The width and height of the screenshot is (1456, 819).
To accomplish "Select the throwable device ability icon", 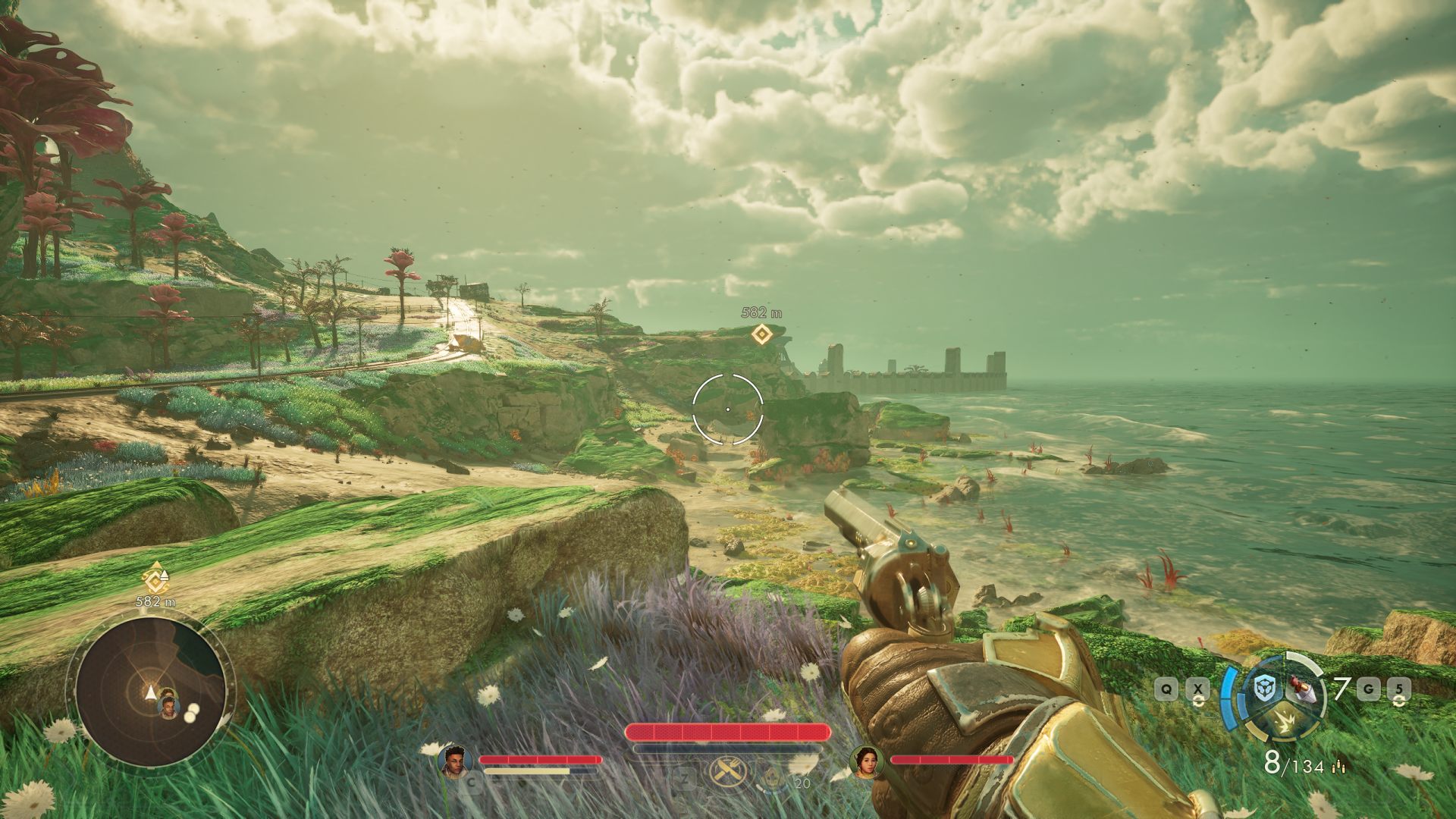I will coord(1302,688).
